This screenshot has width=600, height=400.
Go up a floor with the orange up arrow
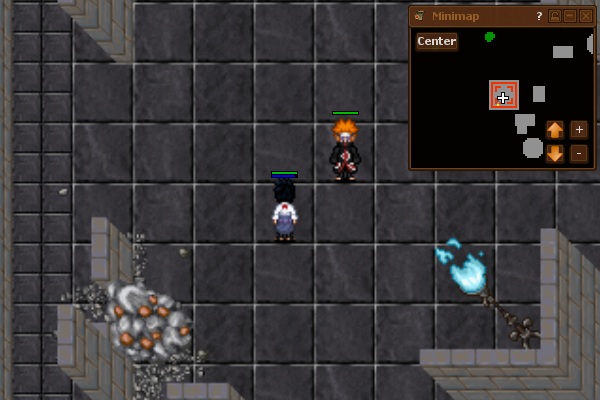555,129
